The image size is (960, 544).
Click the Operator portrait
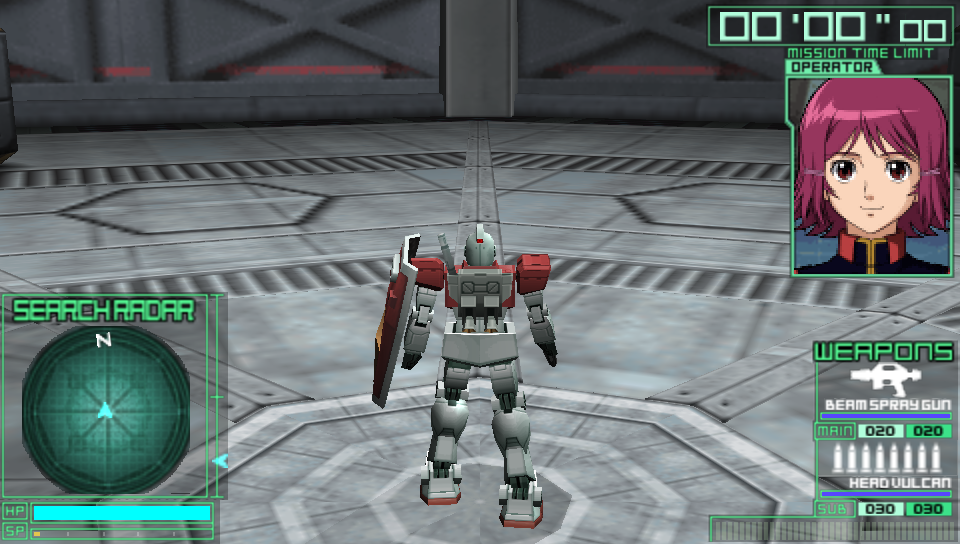pyautogui.click(x=868, y=175)
